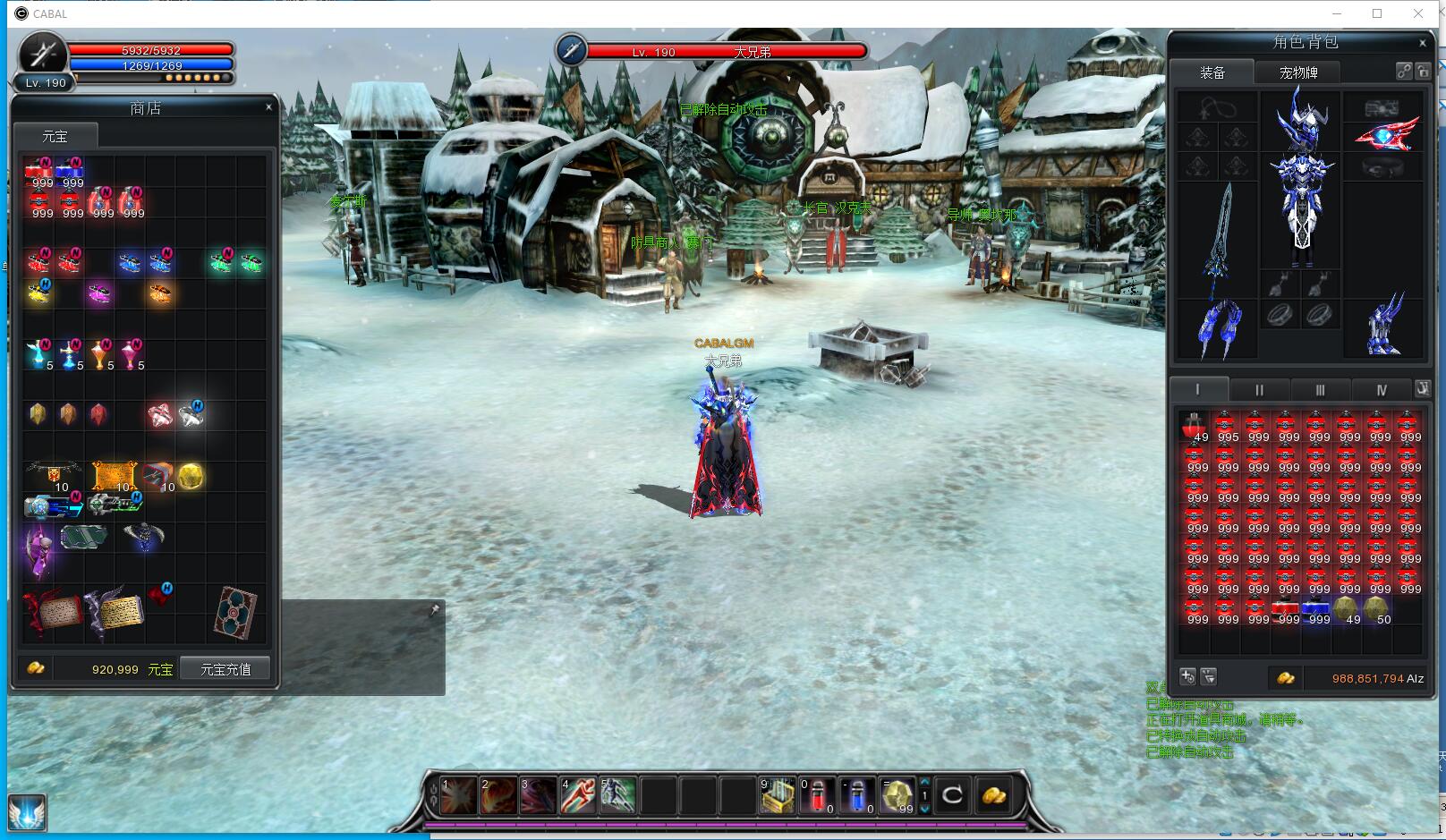Close the 角色背包 inventory panel
The image size is (1446, 840).
[1423, 43]
